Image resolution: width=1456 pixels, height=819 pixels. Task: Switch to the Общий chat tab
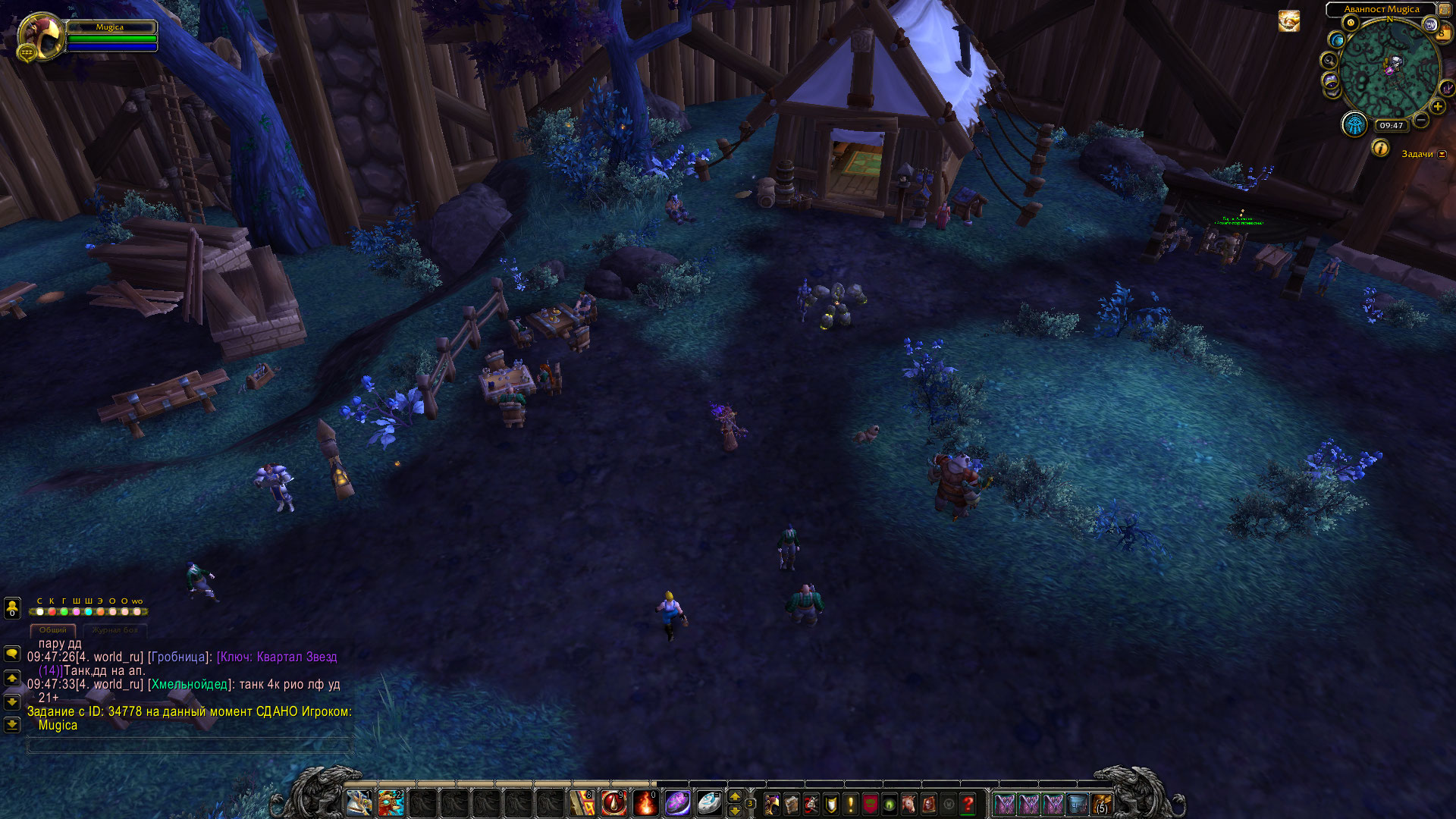[x=53, y=630]
